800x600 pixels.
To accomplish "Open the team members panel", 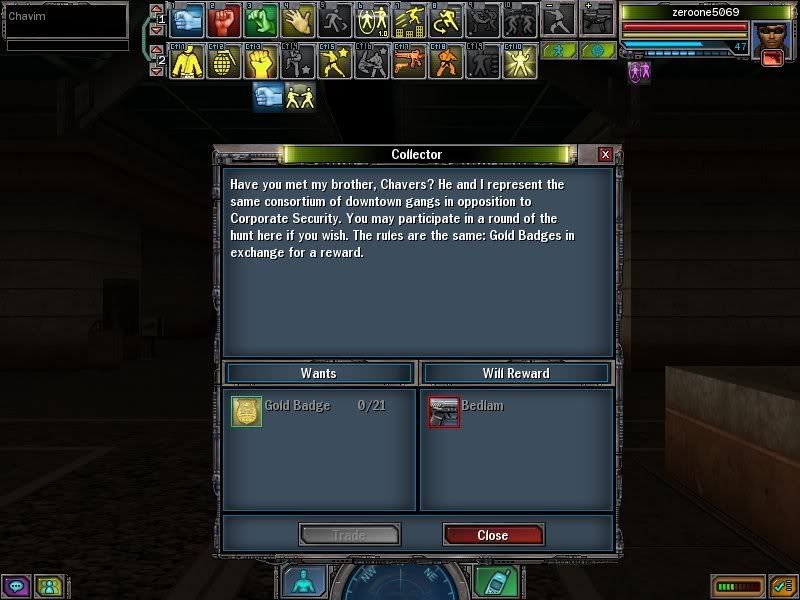I will (48, 585).
